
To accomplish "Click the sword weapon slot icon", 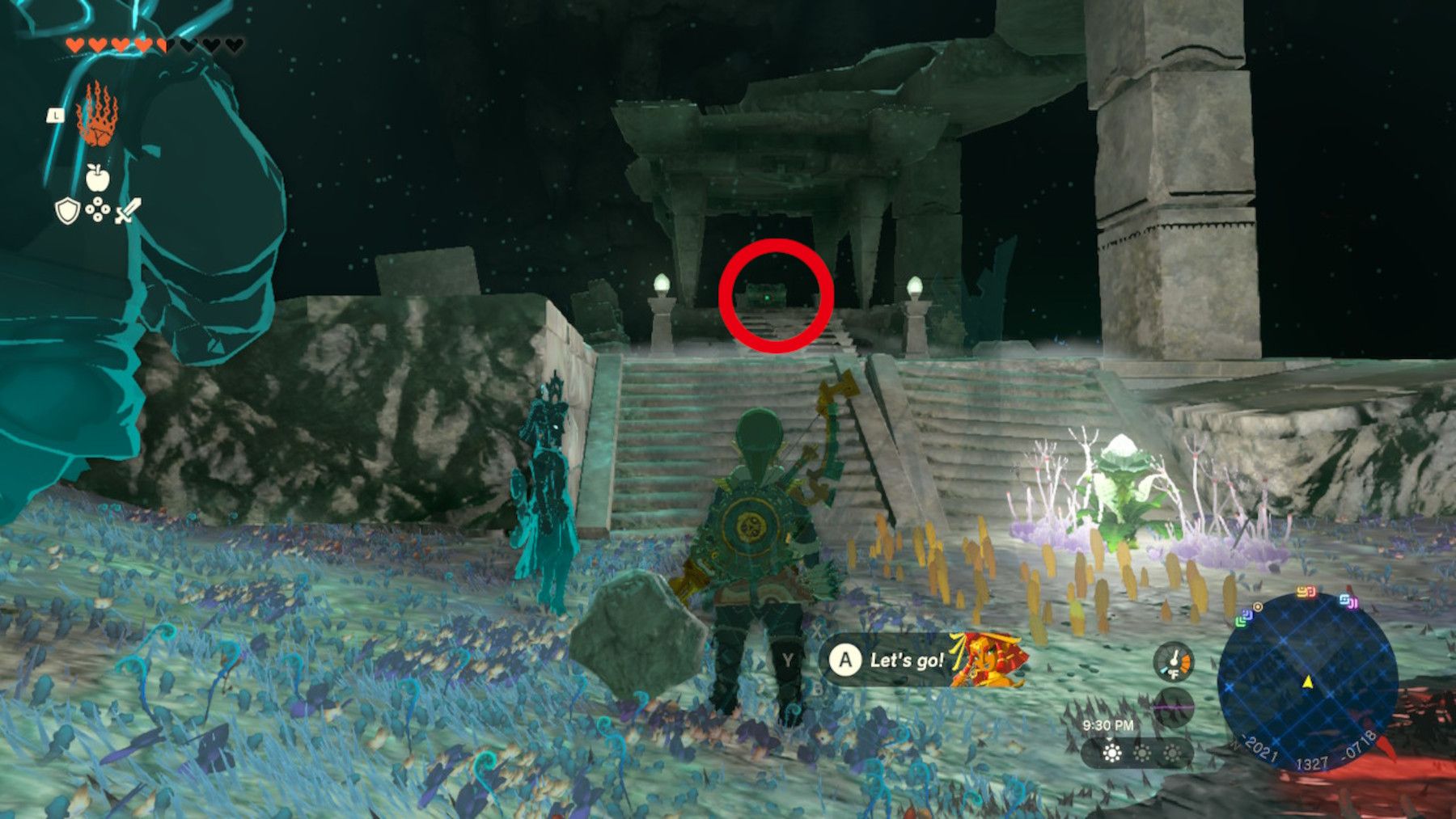I will (x=127, y=211).
